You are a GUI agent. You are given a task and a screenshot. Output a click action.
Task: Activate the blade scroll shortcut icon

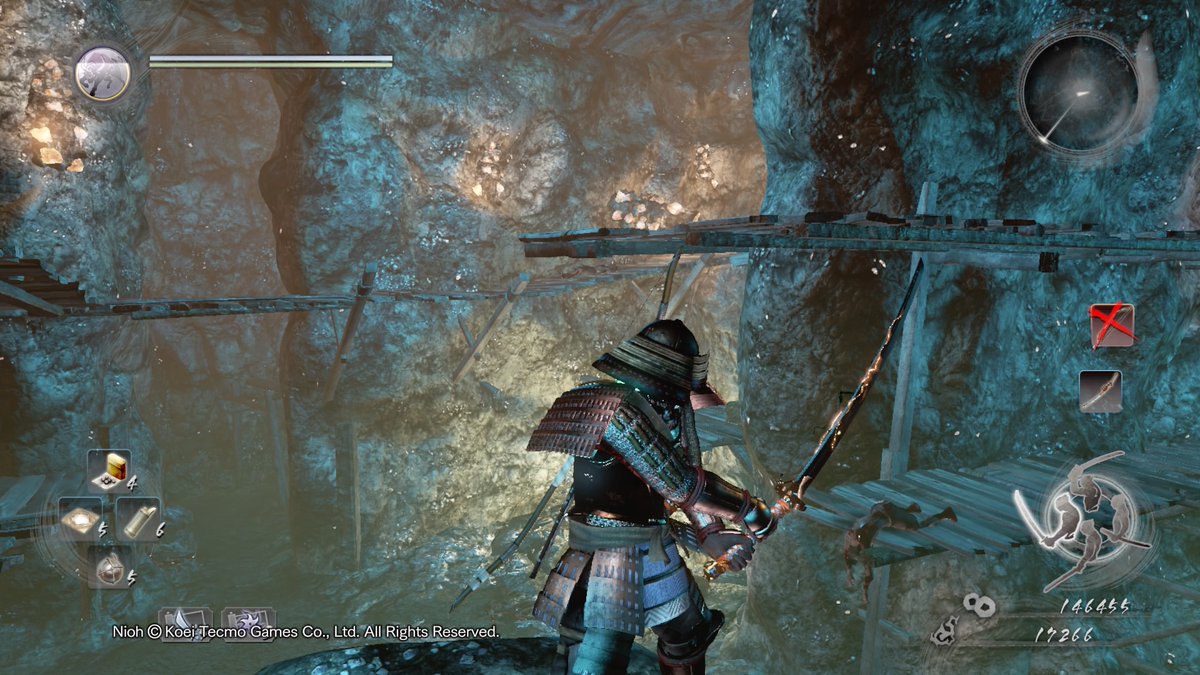point(185,622)
